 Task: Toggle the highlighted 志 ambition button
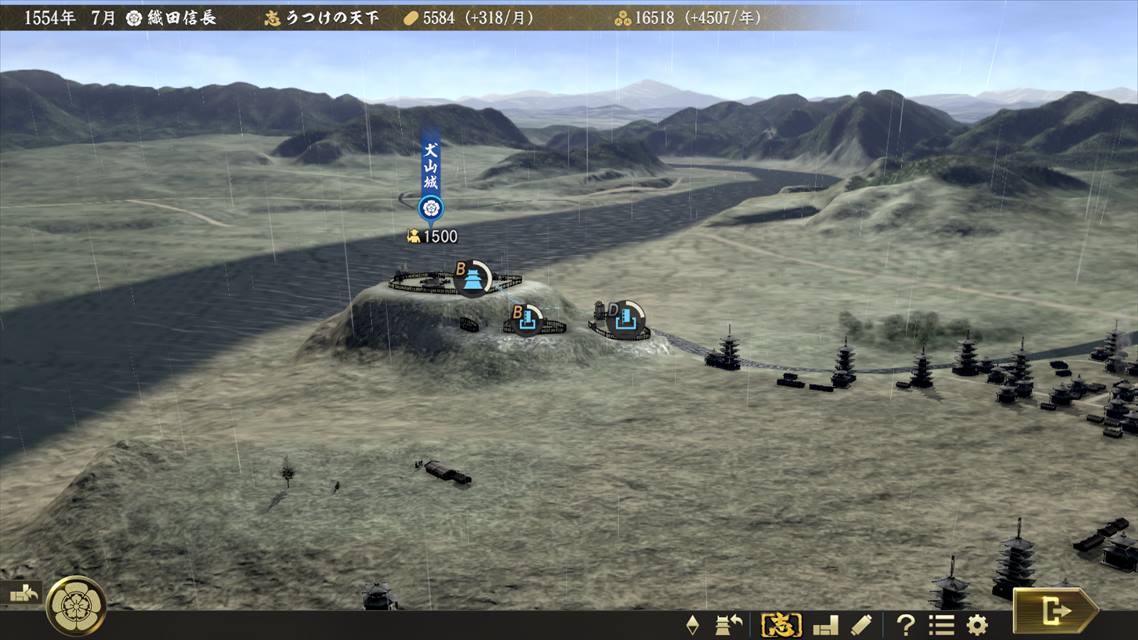(781, 626)
